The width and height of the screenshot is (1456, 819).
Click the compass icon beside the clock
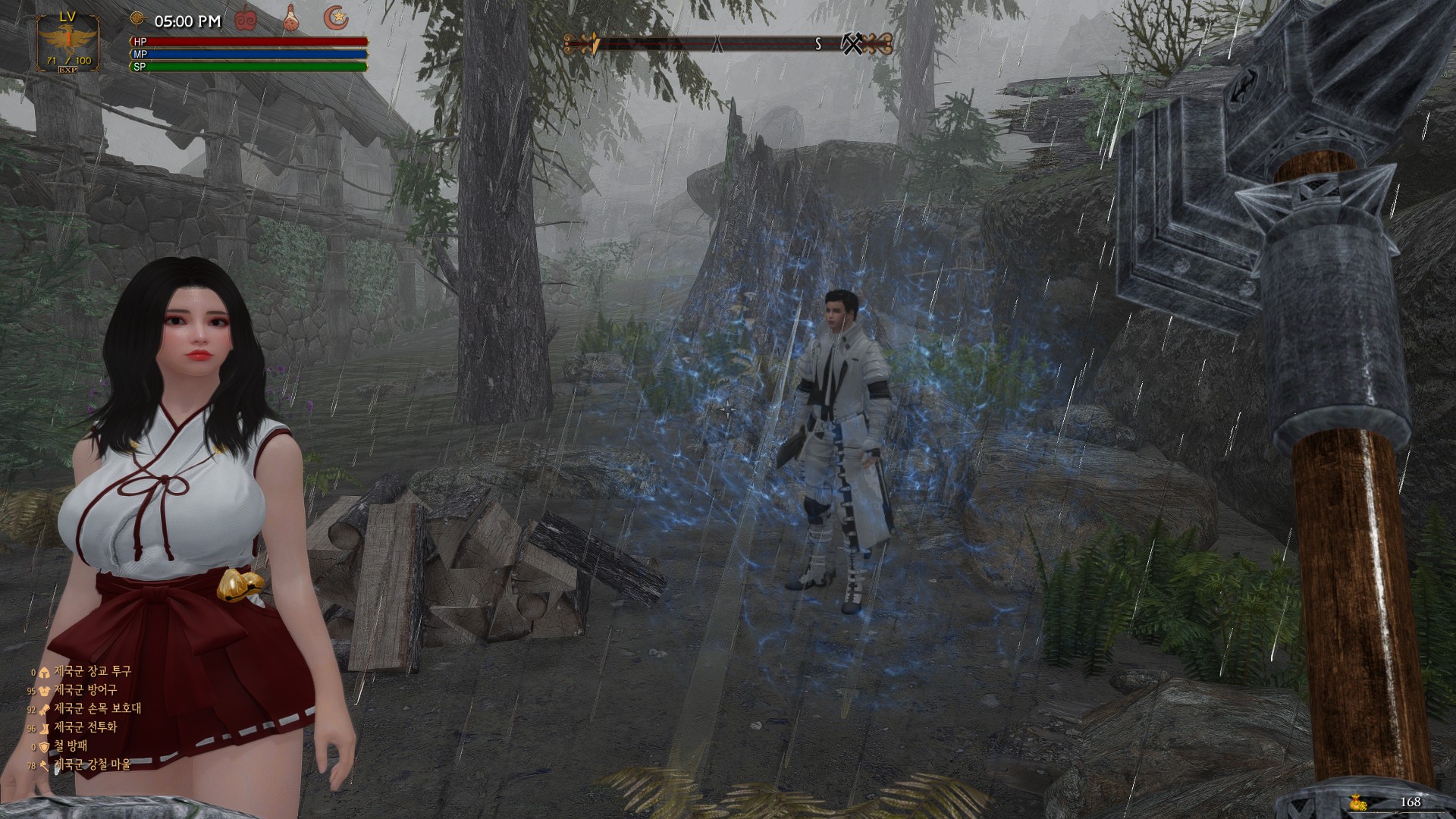136,18
